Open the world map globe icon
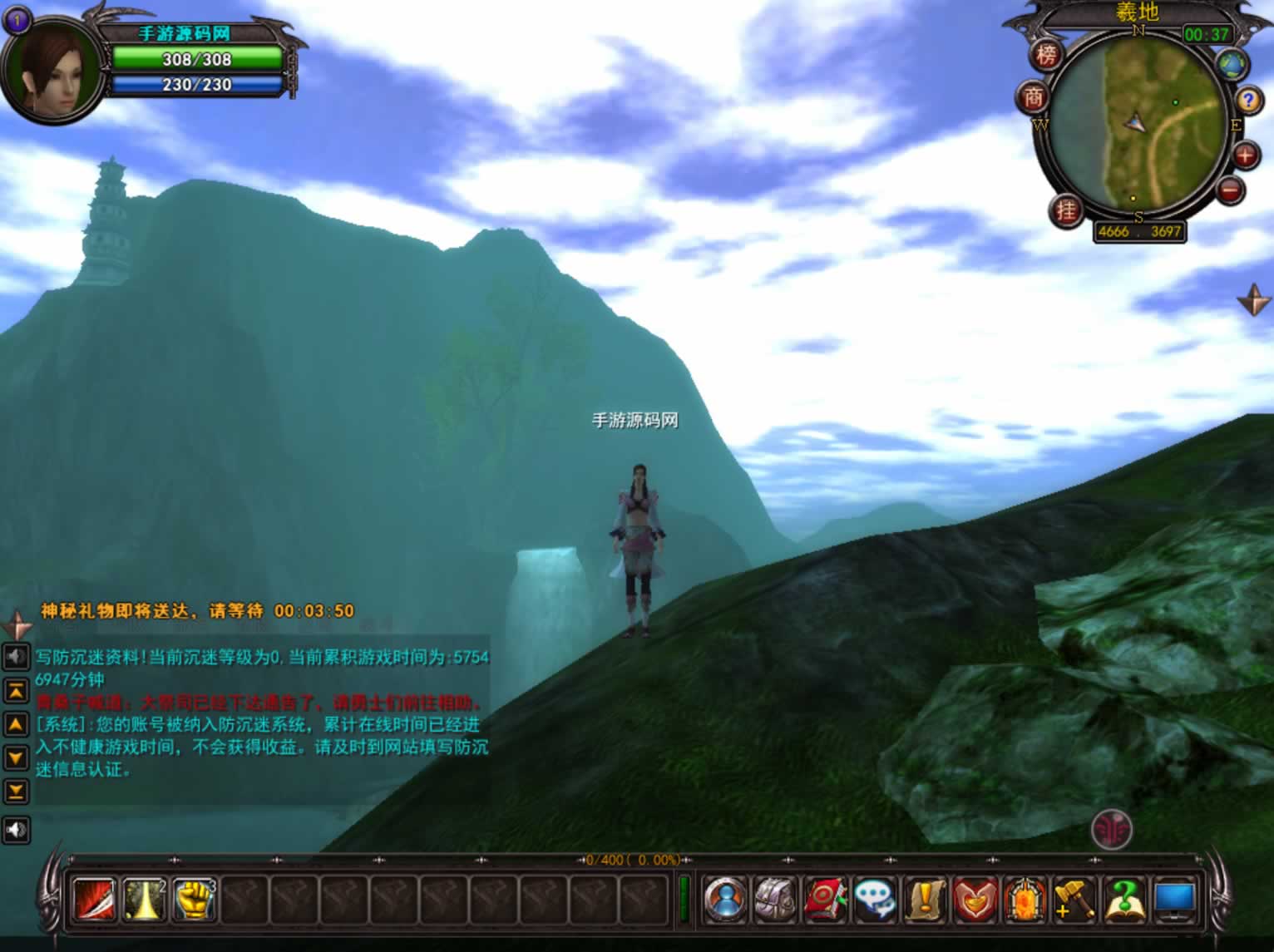The width and height of the screenshot is (1274, 952). pyautogui.click(x=1231, y=63)
